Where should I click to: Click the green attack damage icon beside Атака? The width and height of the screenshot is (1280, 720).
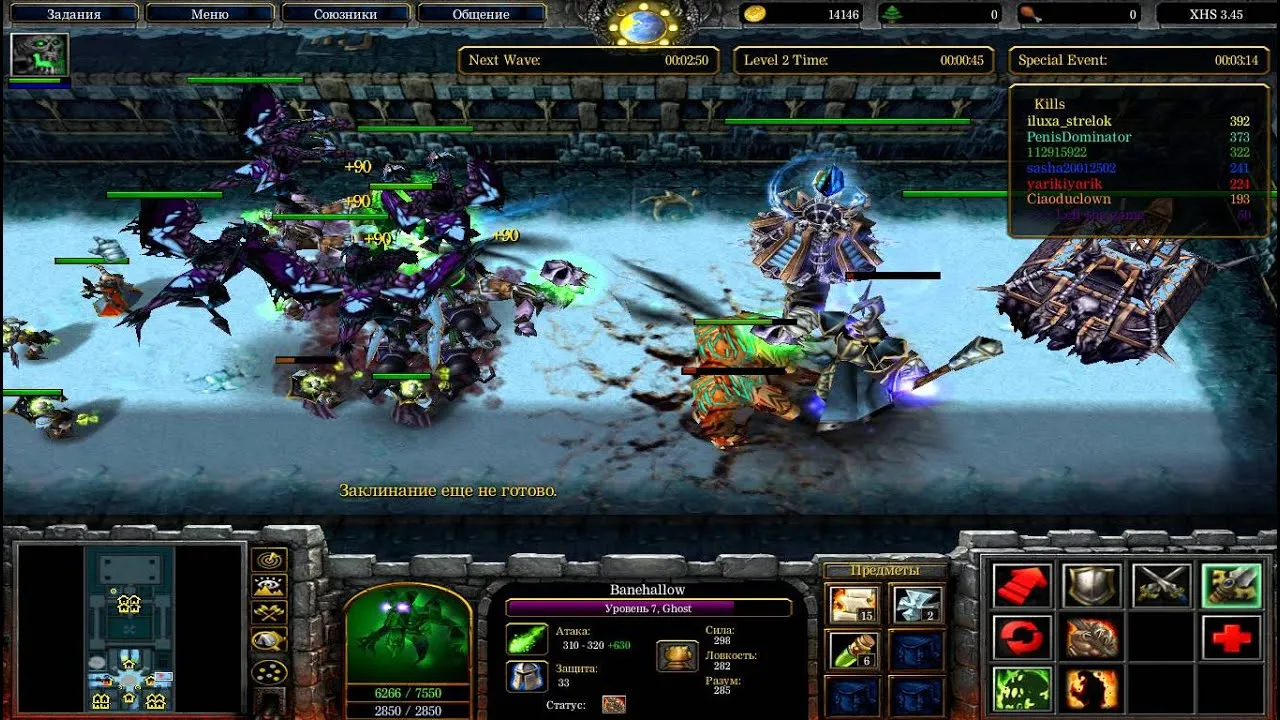(x=527, y=637)
